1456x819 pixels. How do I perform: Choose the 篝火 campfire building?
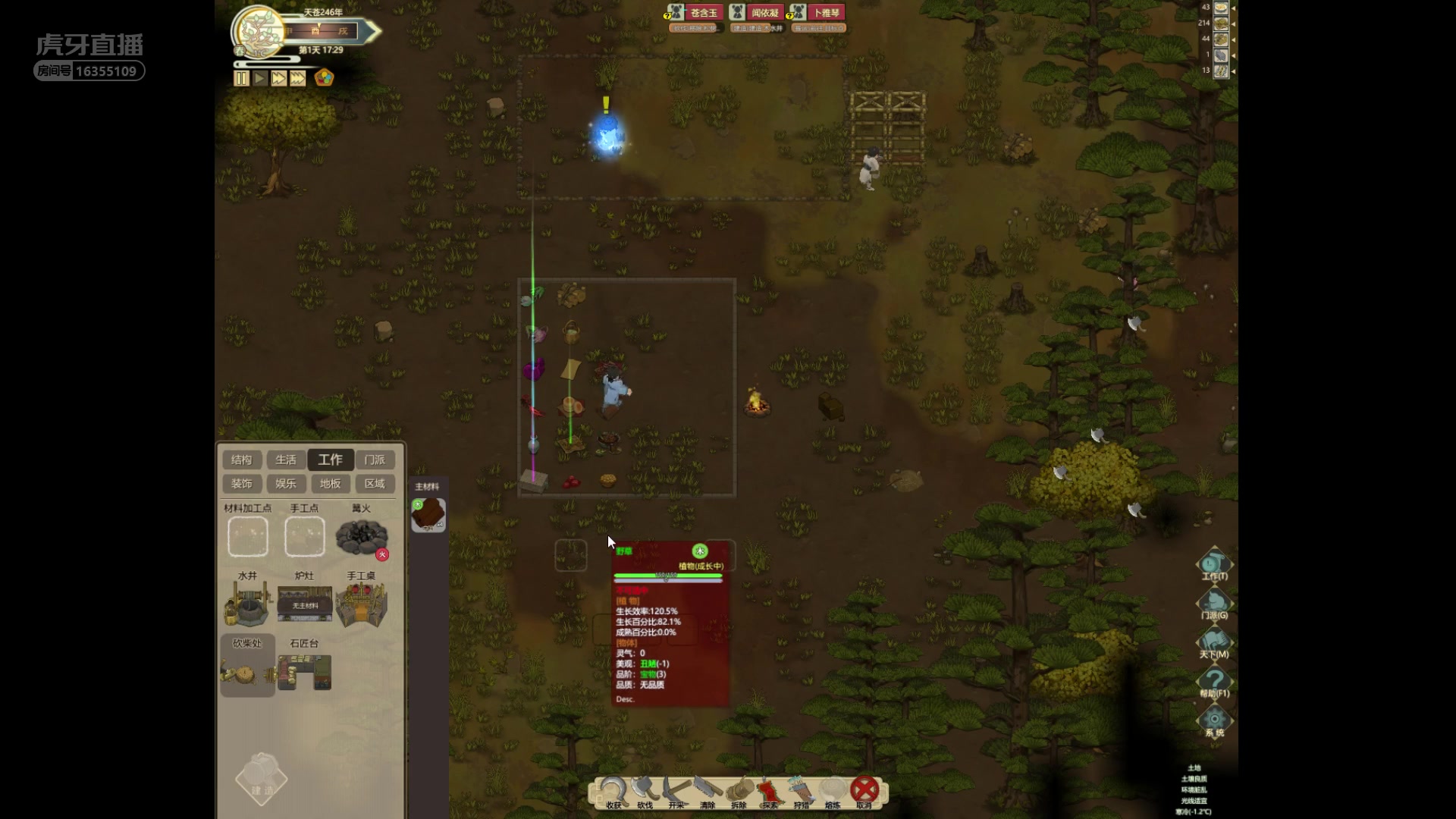(x=361, y=536)
